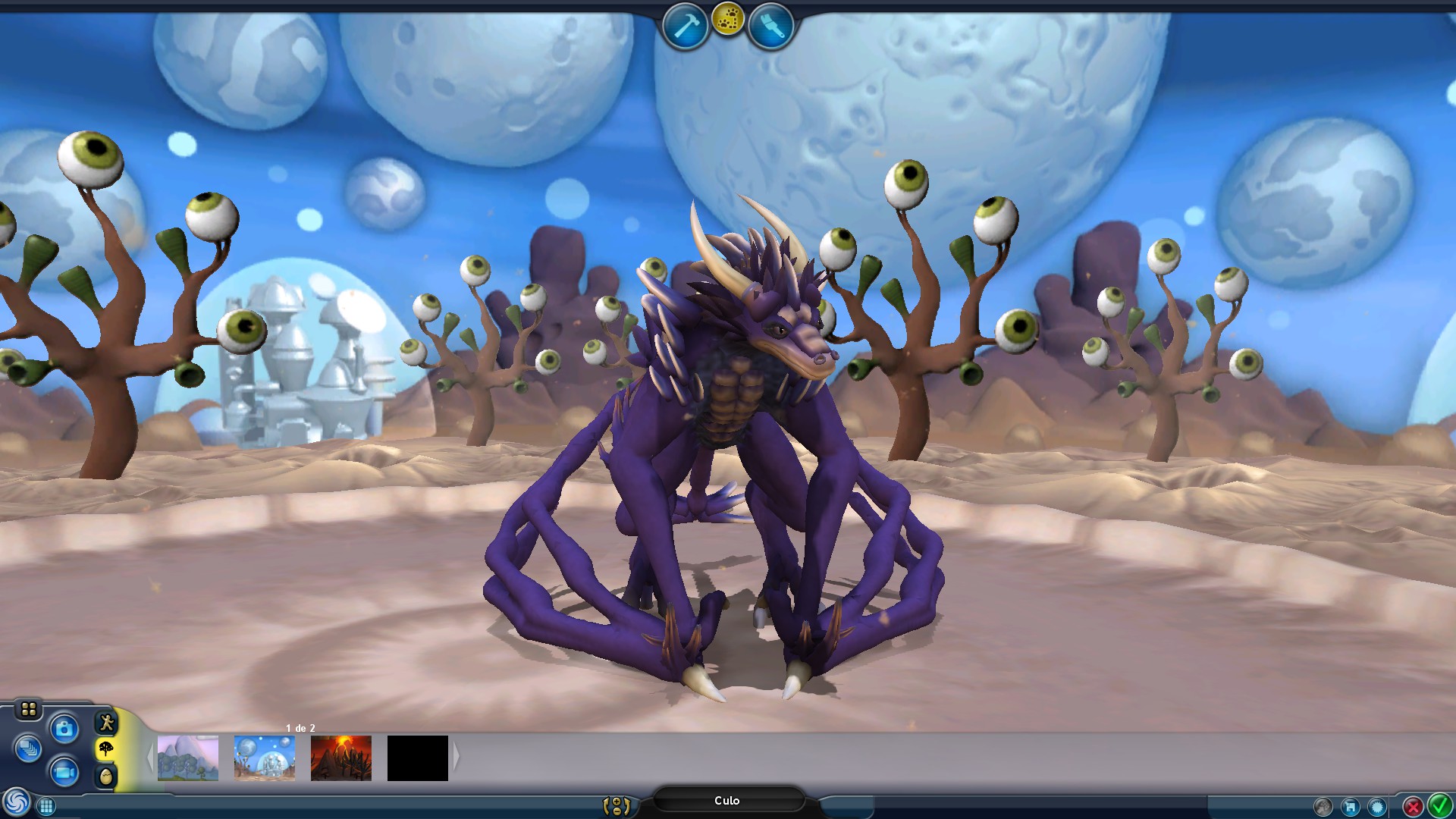This screenshot has height=819, width=1456.
Task: Expand the four-square options panel
Action: coord(28,709)
